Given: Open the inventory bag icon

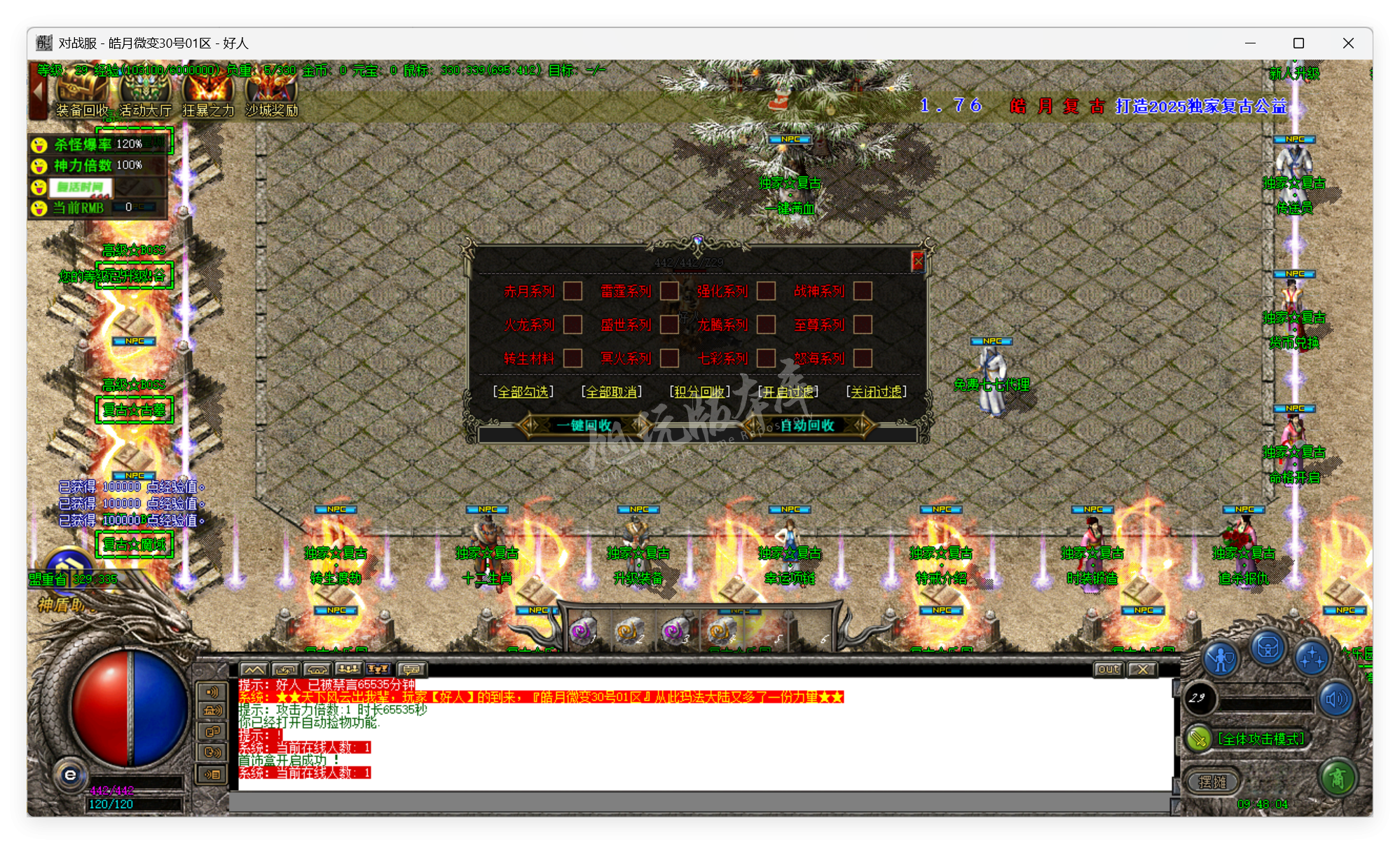Looking at the screenshot, I should pyautogui.click(x=1268, y=648).
